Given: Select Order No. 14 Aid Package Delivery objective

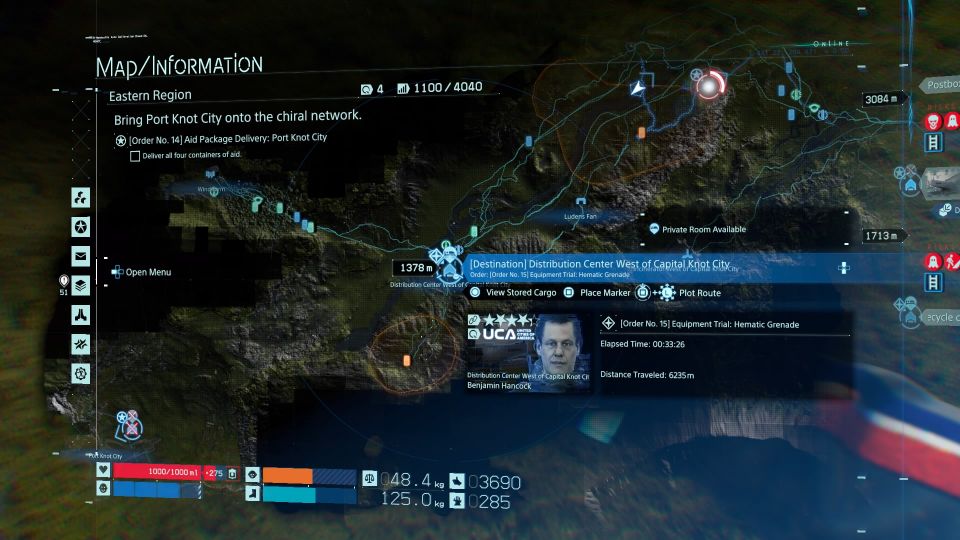Looking at the screenshot, I should tap(228, 138).
